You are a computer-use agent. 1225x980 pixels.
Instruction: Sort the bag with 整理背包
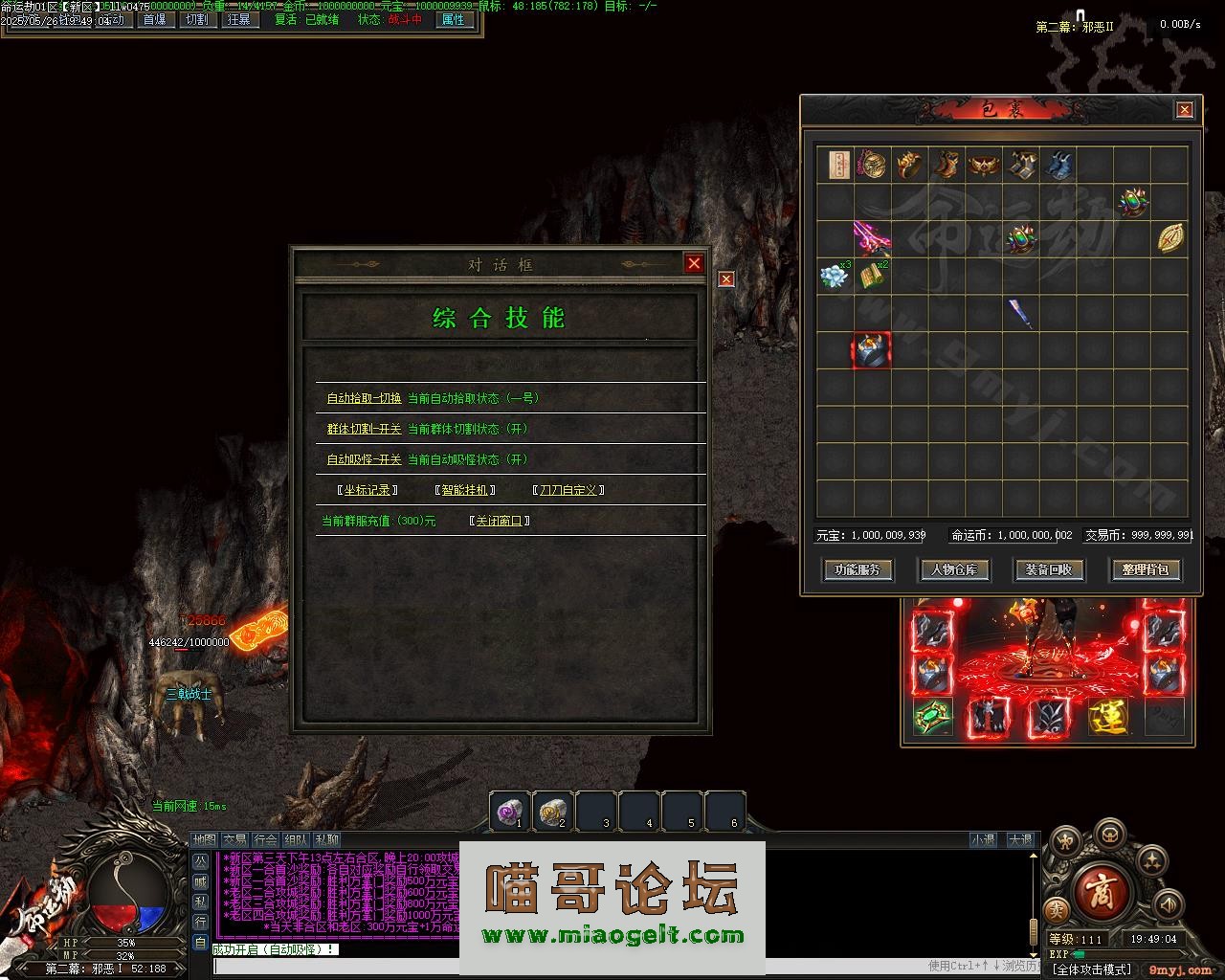(1145, 569)
